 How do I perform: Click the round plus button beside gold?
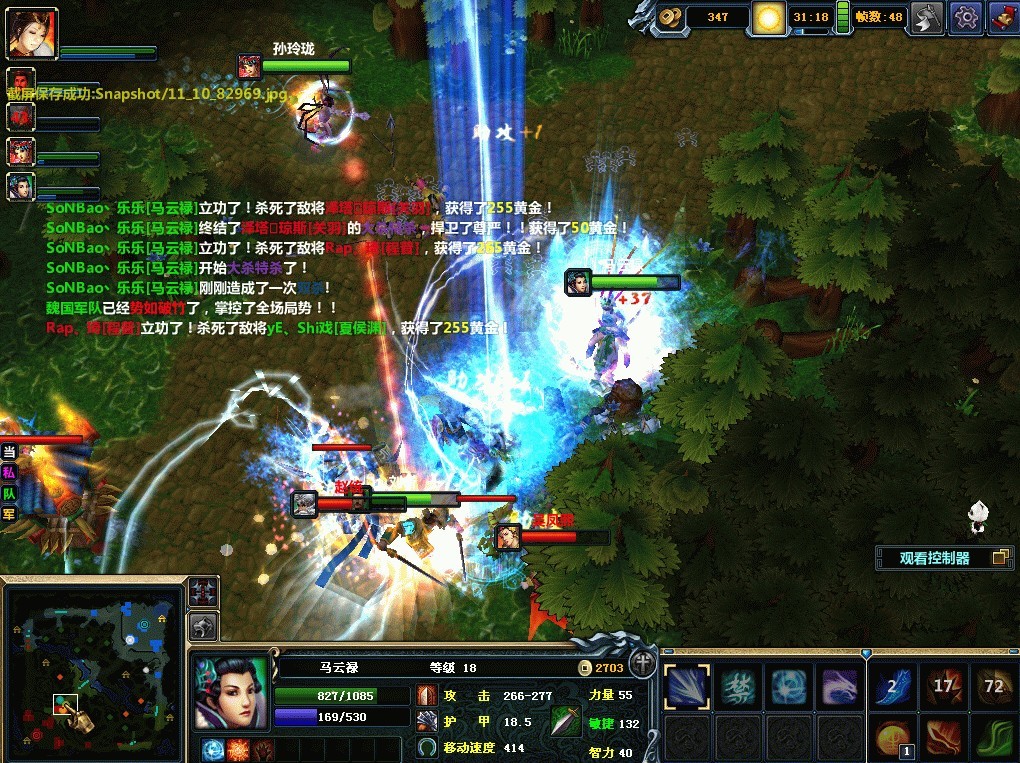(643, 666)
